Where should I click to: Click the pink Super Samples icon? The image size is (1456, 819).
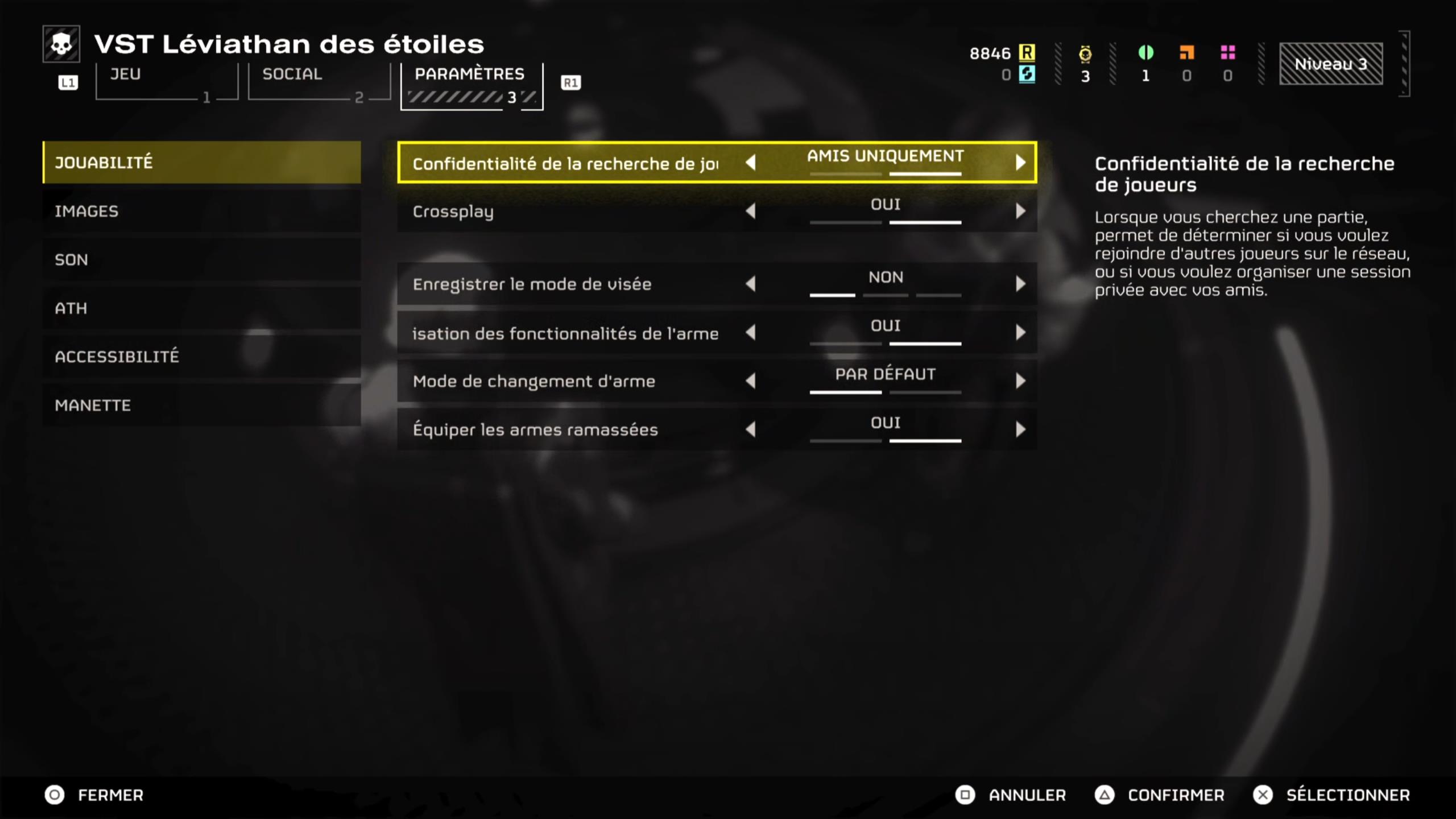click(x=1228, y=53)
